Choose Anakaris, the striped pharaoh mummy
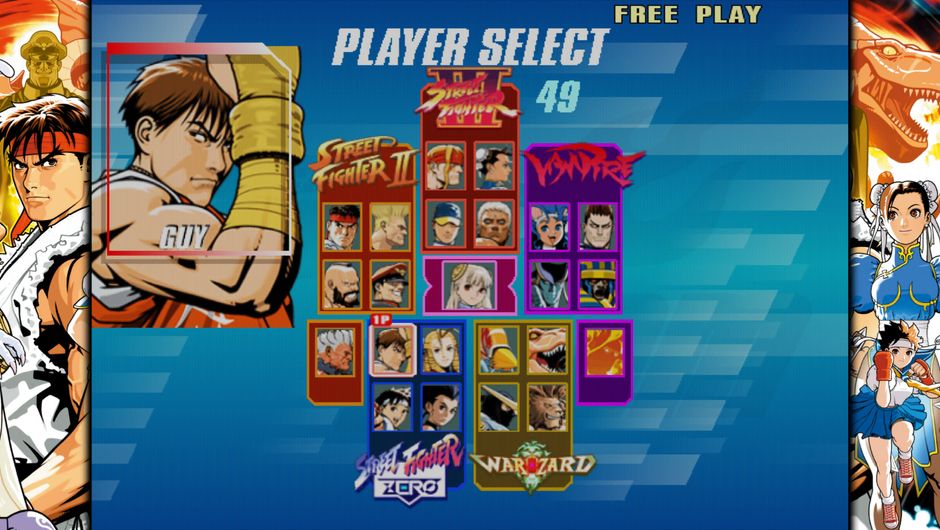Viewport: 940px width, 530px height. (598, 283)
